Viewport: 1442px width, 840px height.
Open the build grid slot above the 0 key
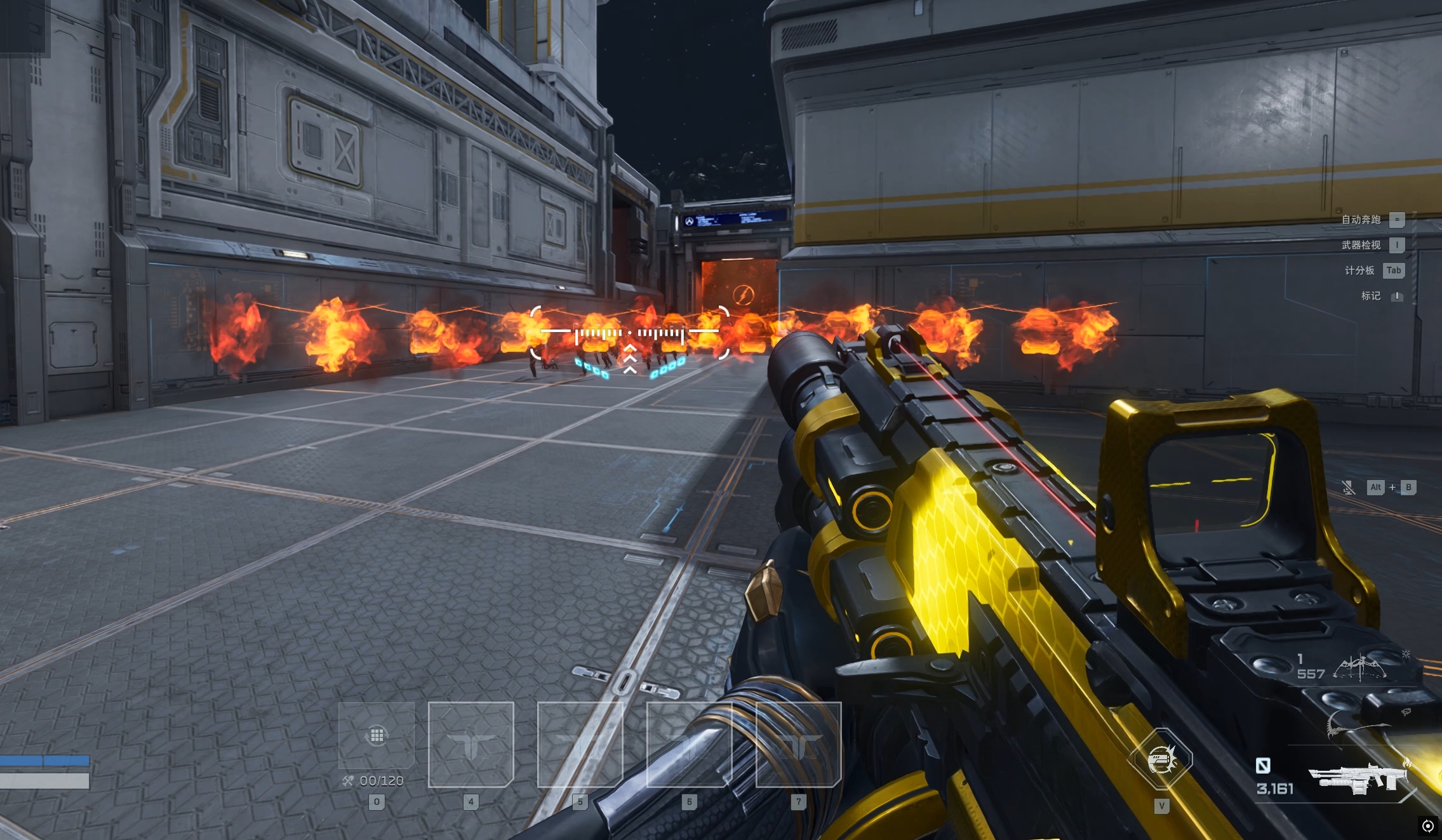[x=377, y=735]
